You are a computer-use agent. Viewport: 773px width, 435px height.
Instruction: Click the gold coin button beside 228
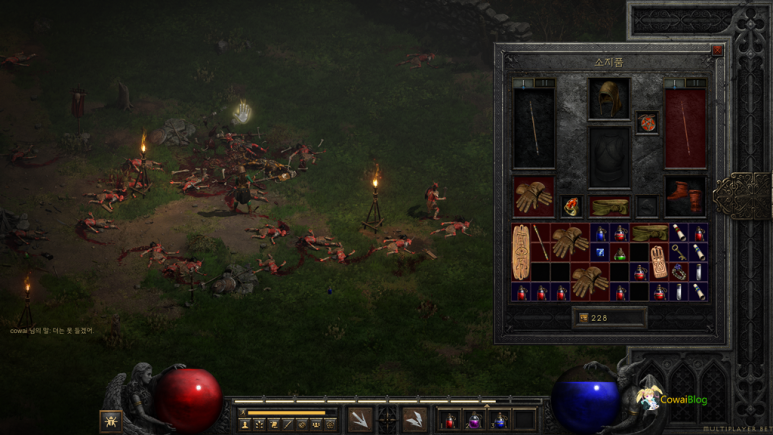click(x=582, y=318)
